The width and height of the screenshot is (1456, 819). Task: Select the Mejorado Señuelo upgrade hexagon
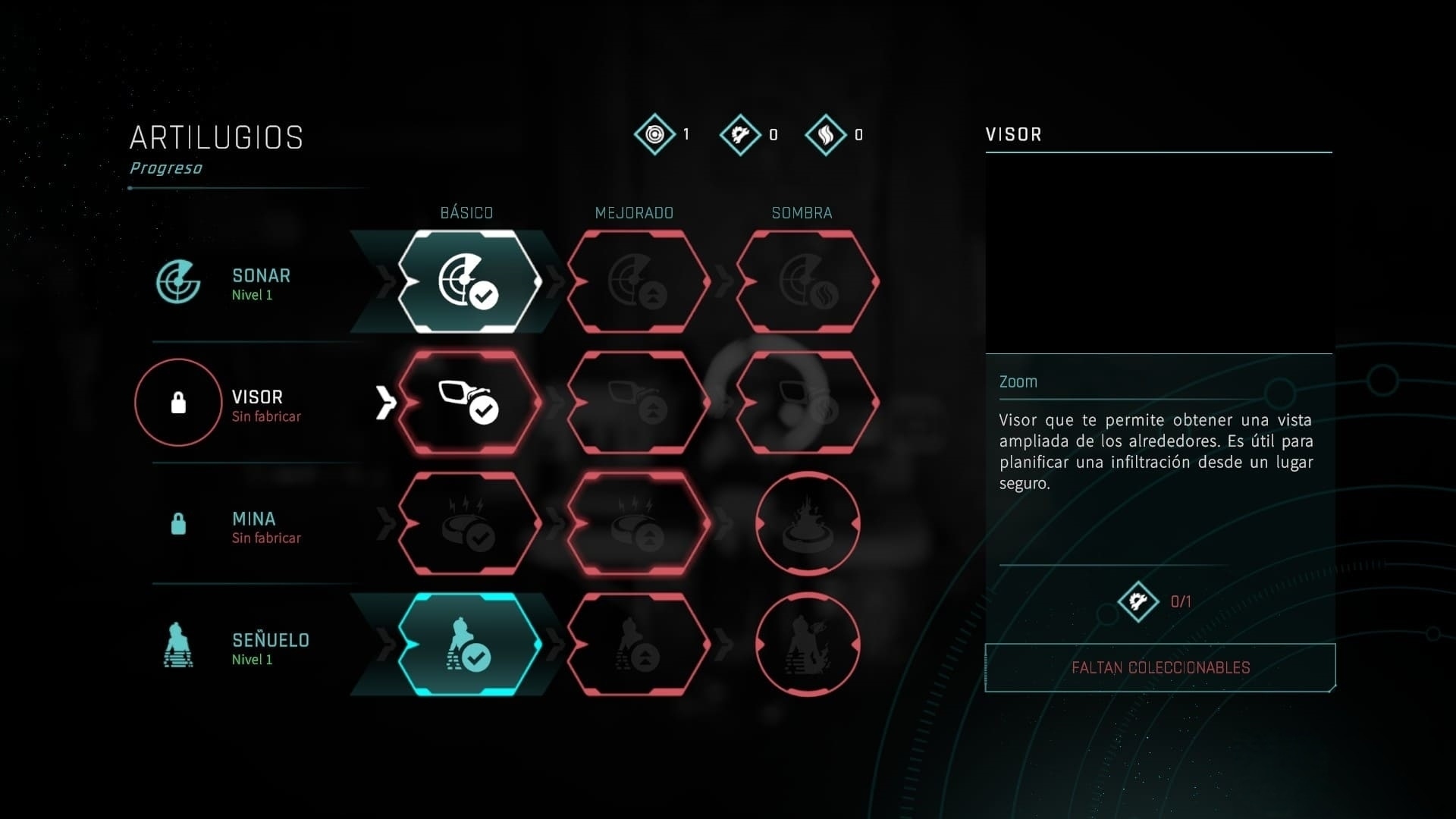pyautogui.click(x=638, y=645)
